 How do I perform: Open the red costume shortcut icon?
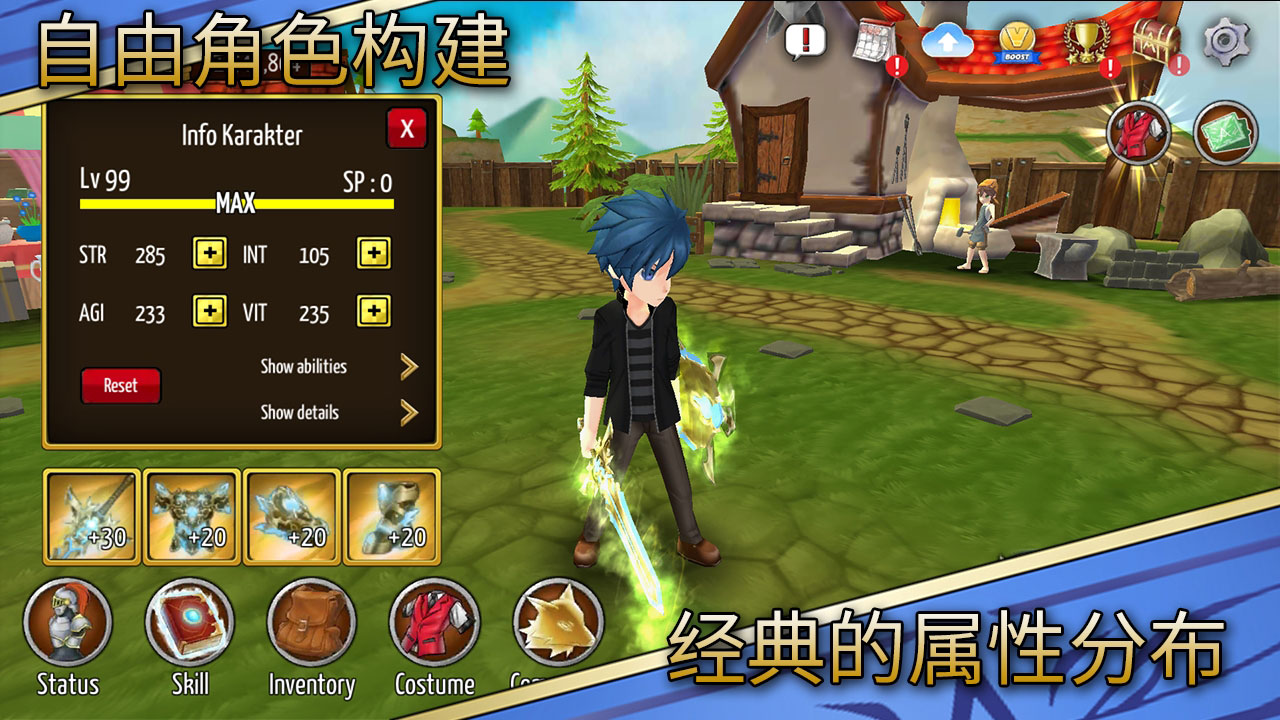(1140, 130)
